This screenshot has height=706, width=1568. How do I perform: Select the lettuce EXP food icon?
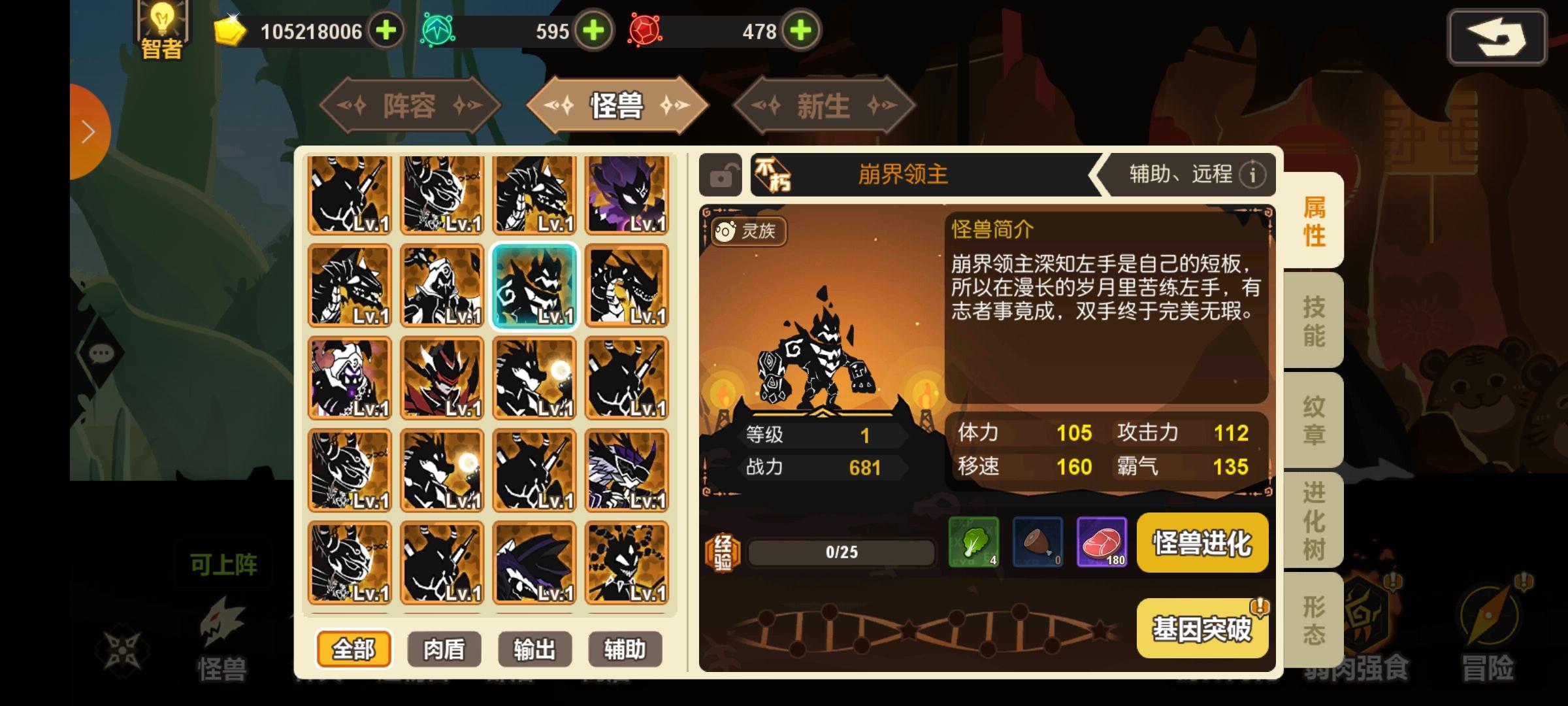click(x=973, y=543)
